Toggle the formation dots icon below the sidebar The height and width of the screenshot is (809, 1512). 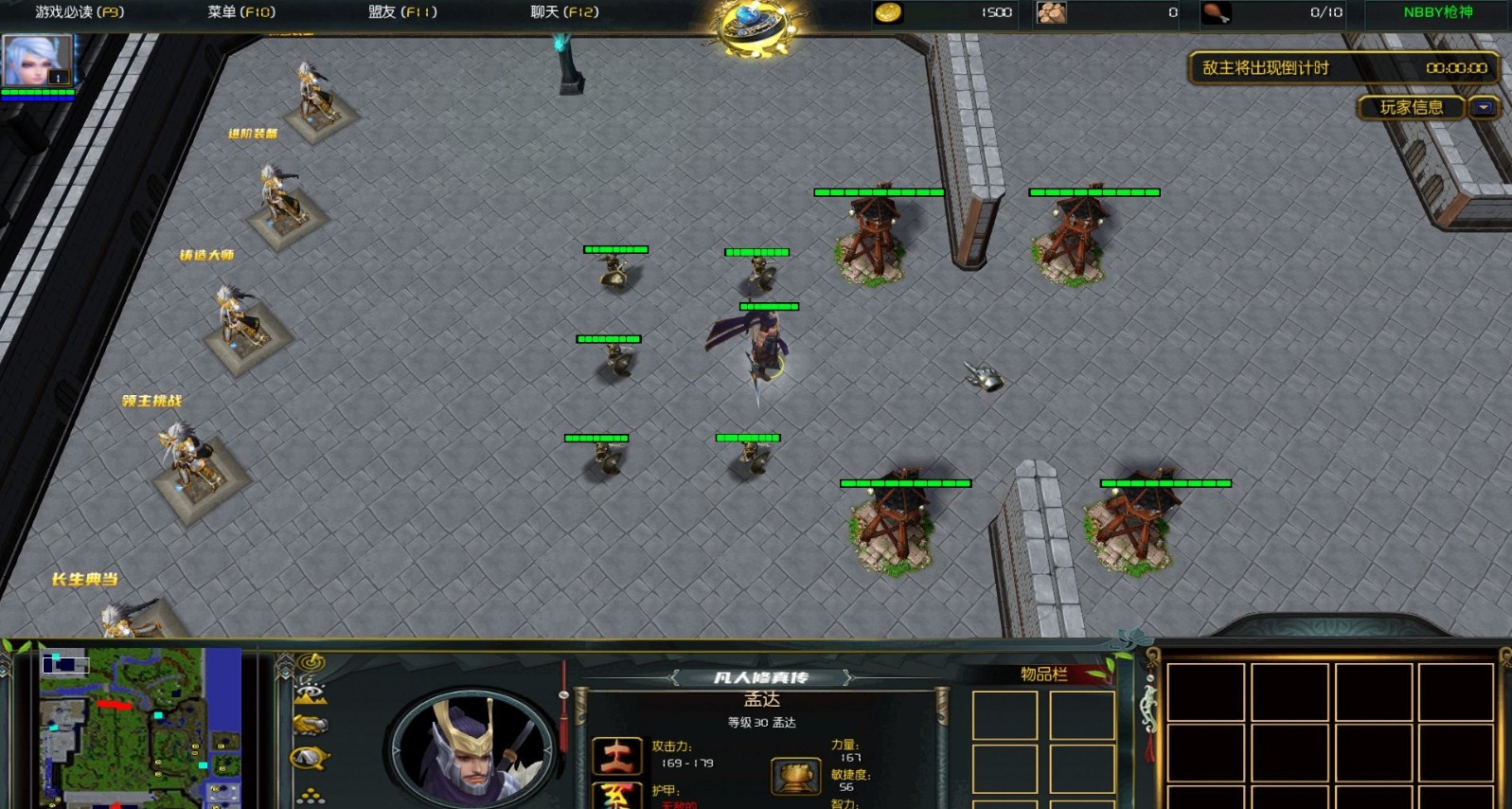(x=311, y=795)
